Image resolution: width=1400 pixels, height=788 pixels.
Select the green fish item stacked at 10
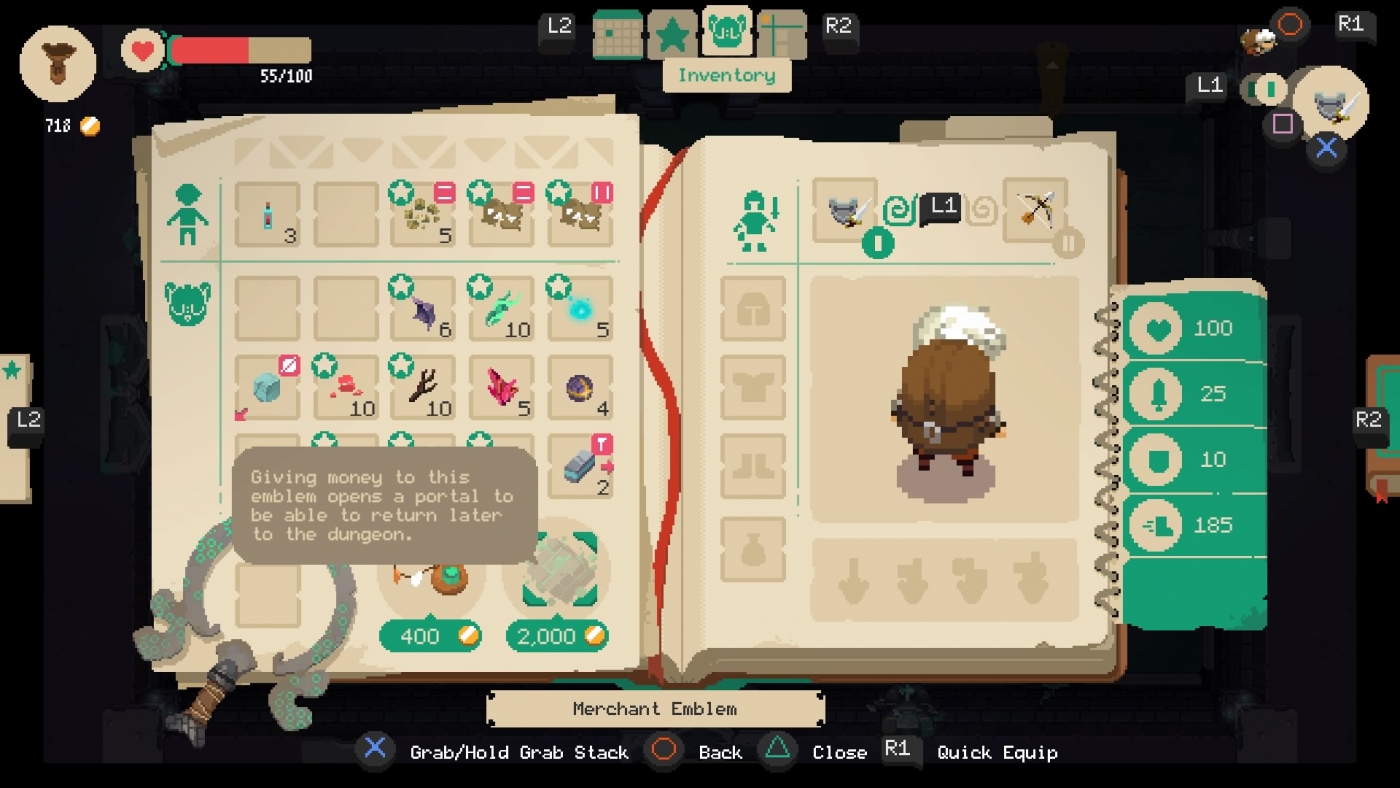501,305
